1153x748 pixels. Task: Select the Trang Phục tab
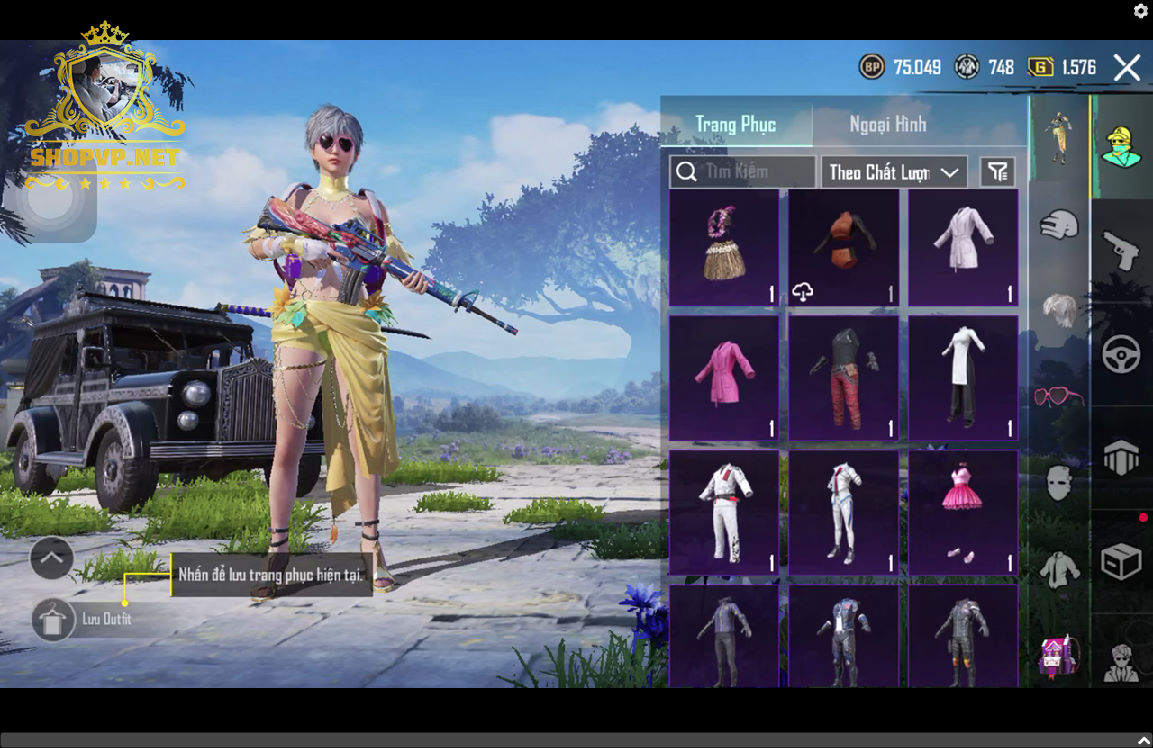tap(736, 124)
